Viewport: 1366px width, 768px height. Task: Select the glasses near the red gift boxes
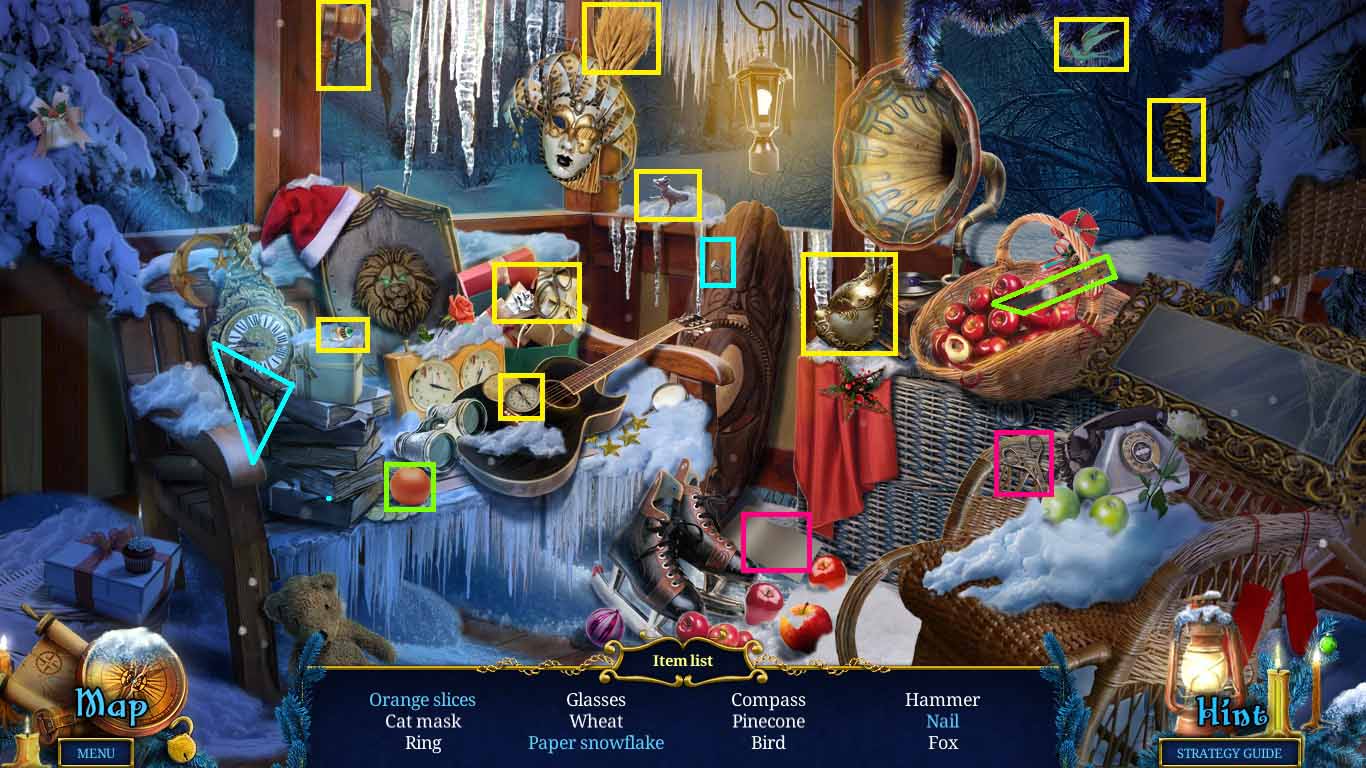(x=538, y=293)
